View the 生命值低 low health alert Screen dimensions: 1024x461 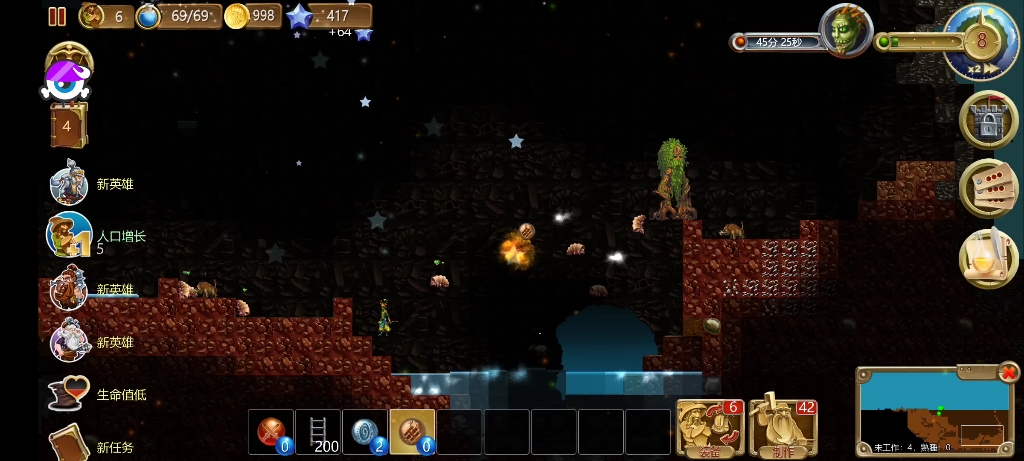point(70,394)
